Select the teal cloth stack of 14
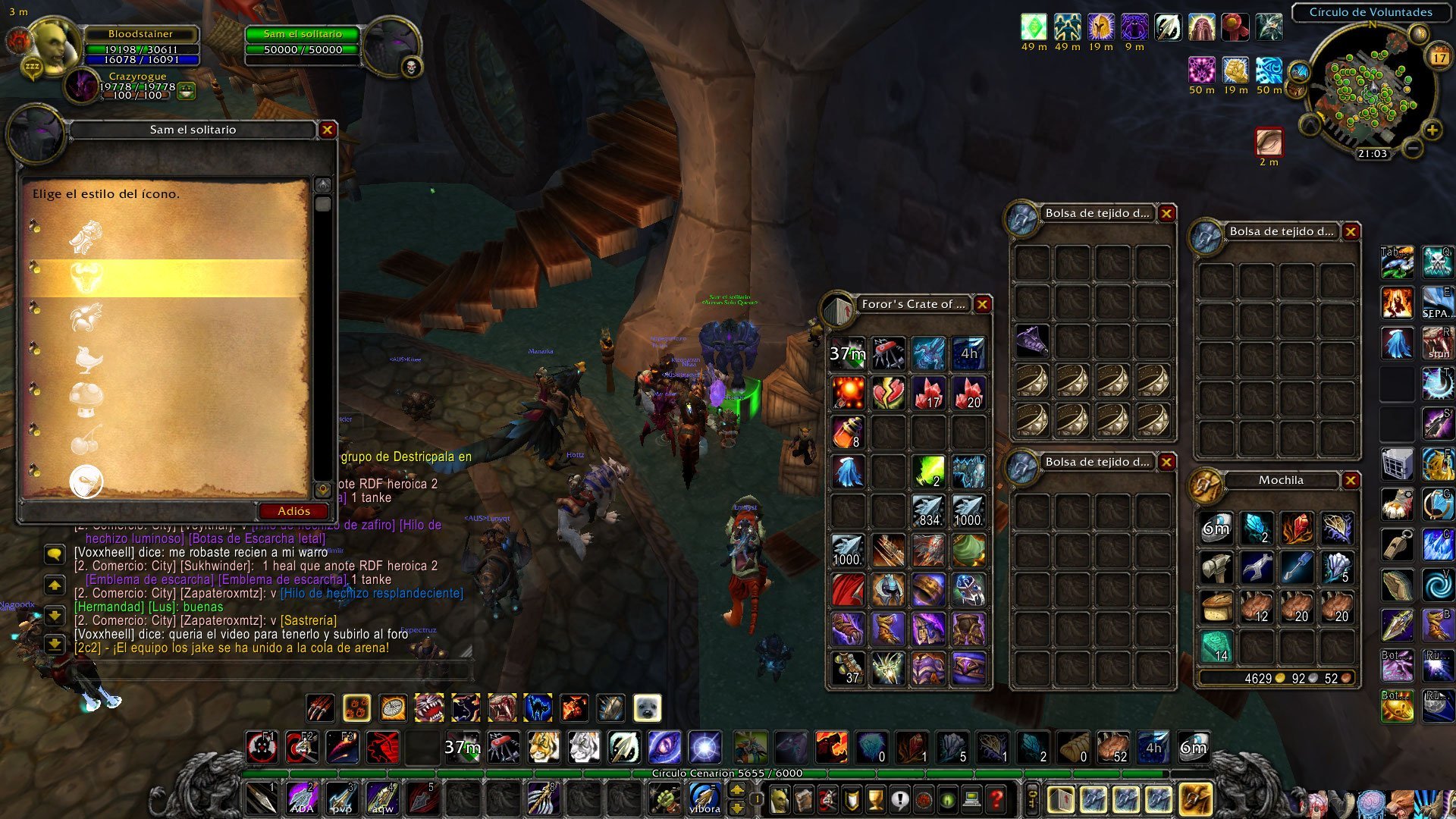This screenshot has width=1456, height=819. (x=1216, y=646)
